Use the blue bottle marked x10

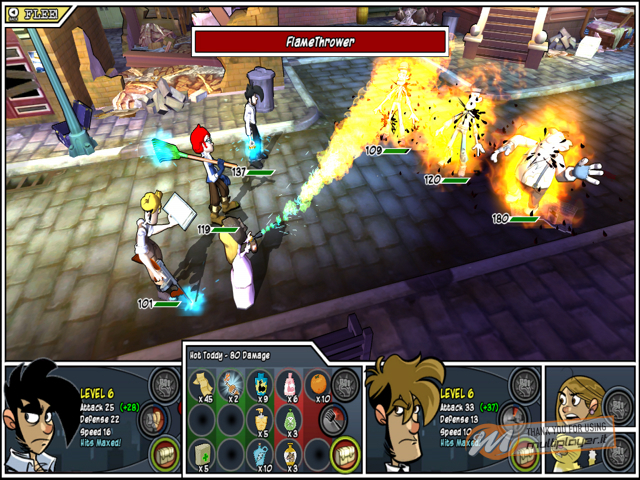(260, 453)
